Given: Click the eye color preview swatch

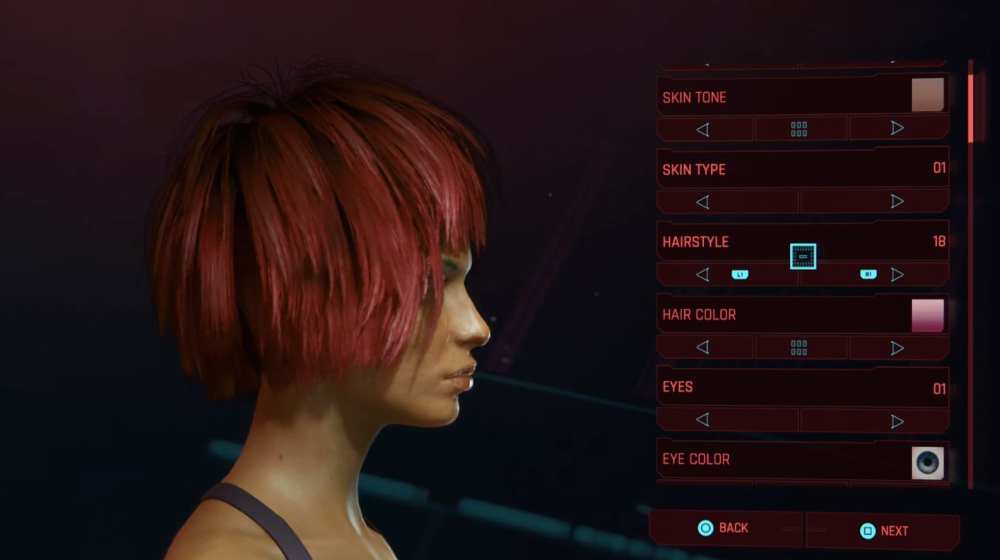Looking at the screenshot, I should (x=927, y=462).
